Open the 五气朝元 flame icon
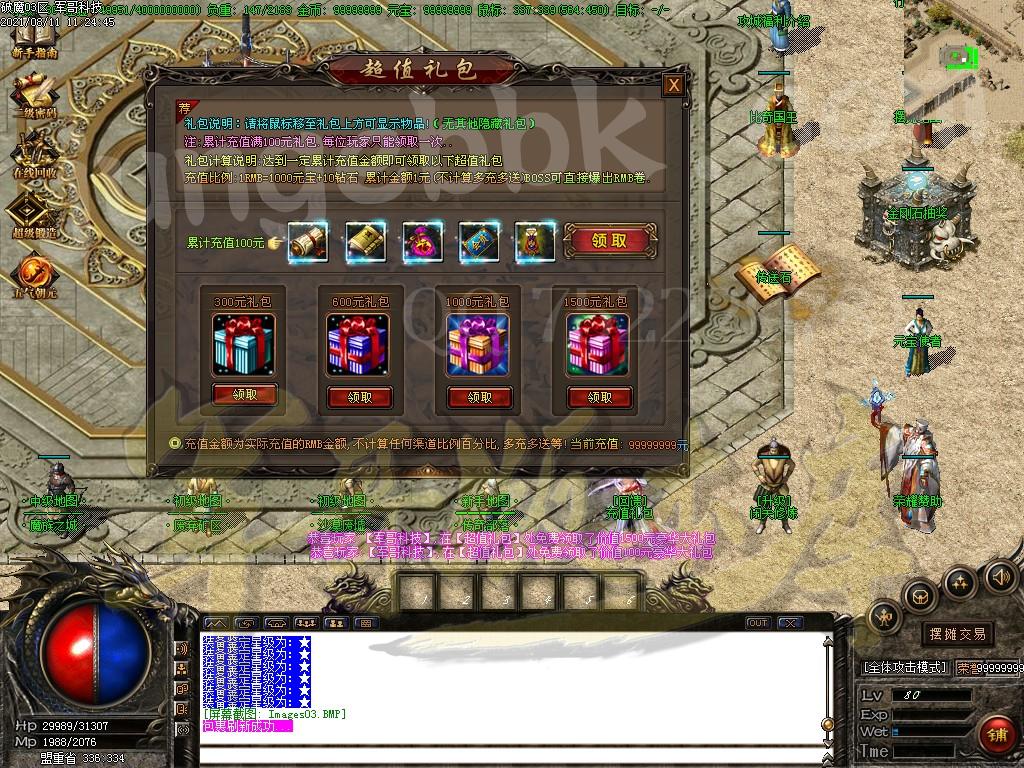1024x768 pixels. coord(33,275)
